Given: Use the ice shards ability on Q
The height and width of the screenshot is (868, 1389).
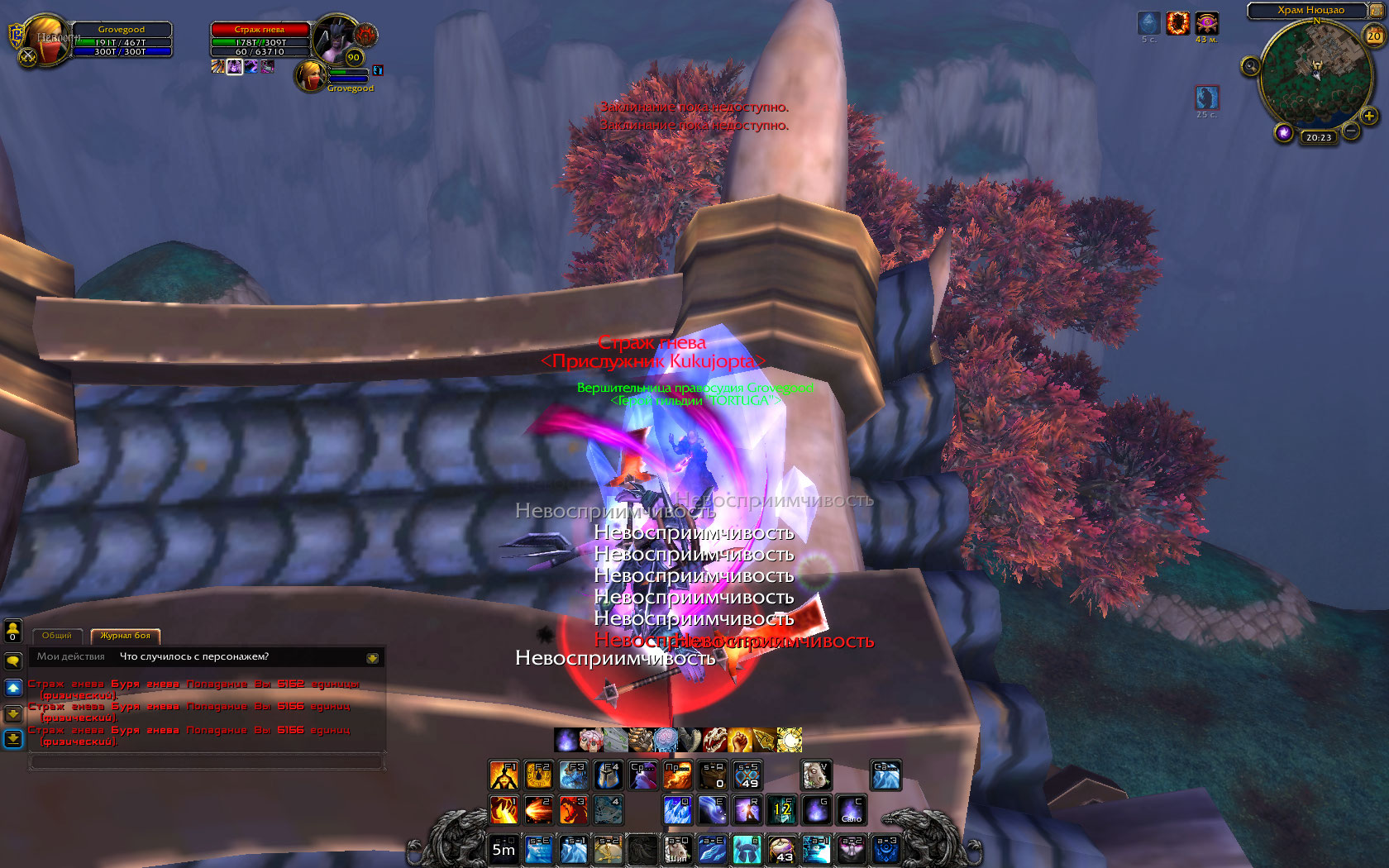Looking at the screenshot, I should click(x=677, y=809).
